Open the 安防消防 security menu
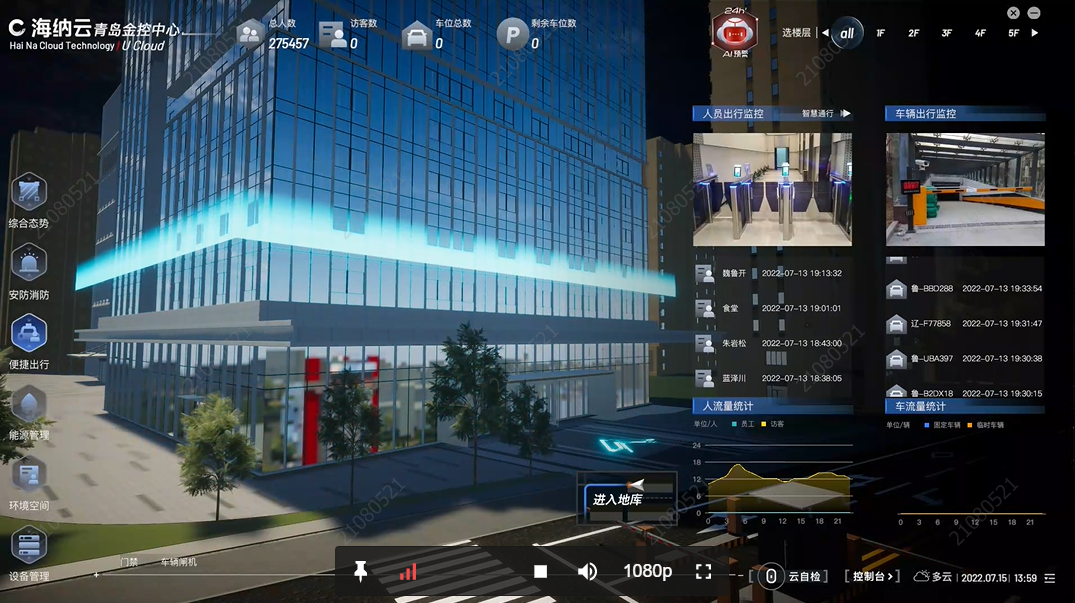Image resolution: width=1075 pixels, height=603 pixels. (x=28, y=263)
